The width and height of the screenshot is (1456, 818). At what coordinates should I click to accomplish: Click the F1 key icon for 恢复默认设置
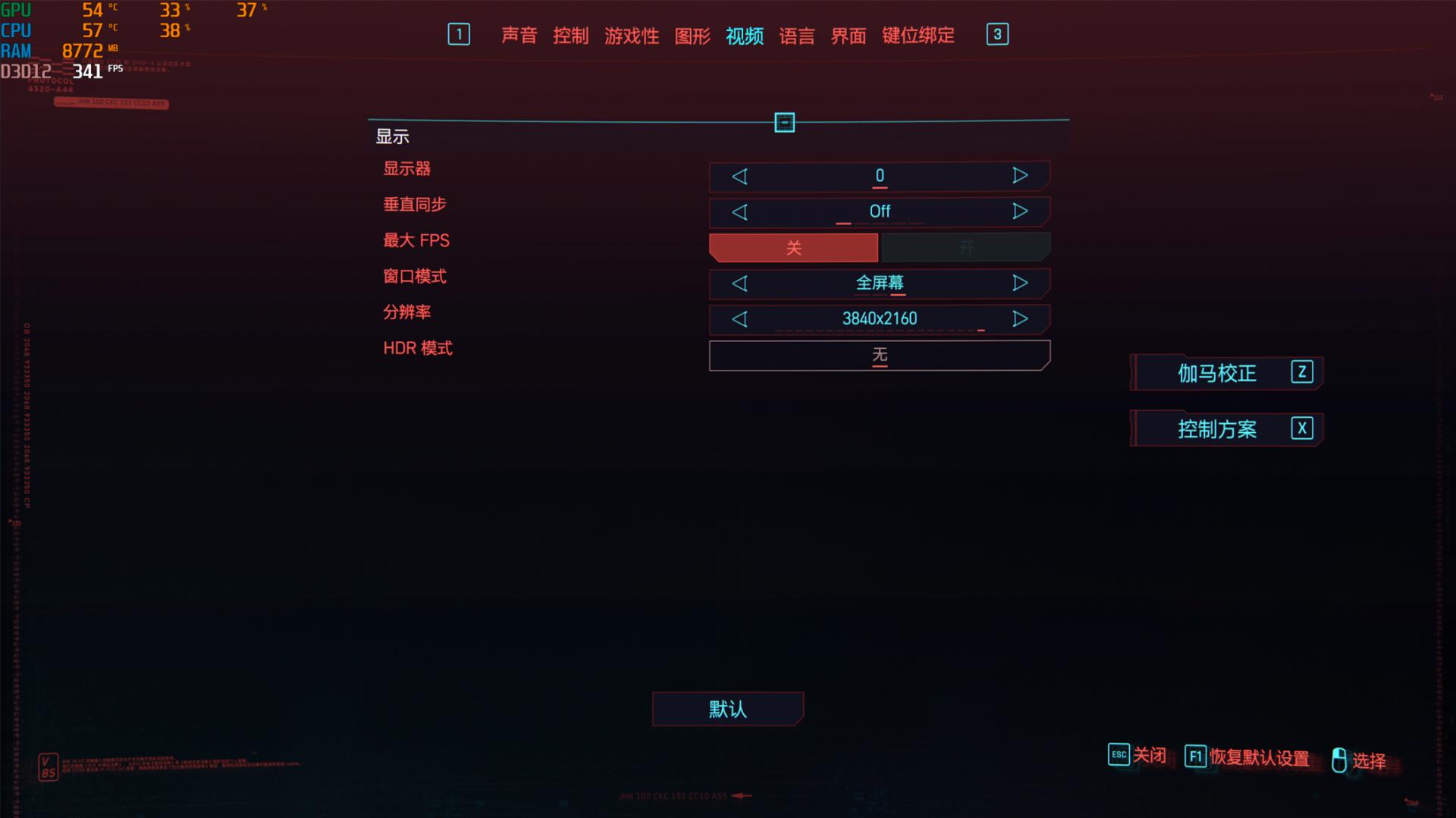click(1196, 755)
